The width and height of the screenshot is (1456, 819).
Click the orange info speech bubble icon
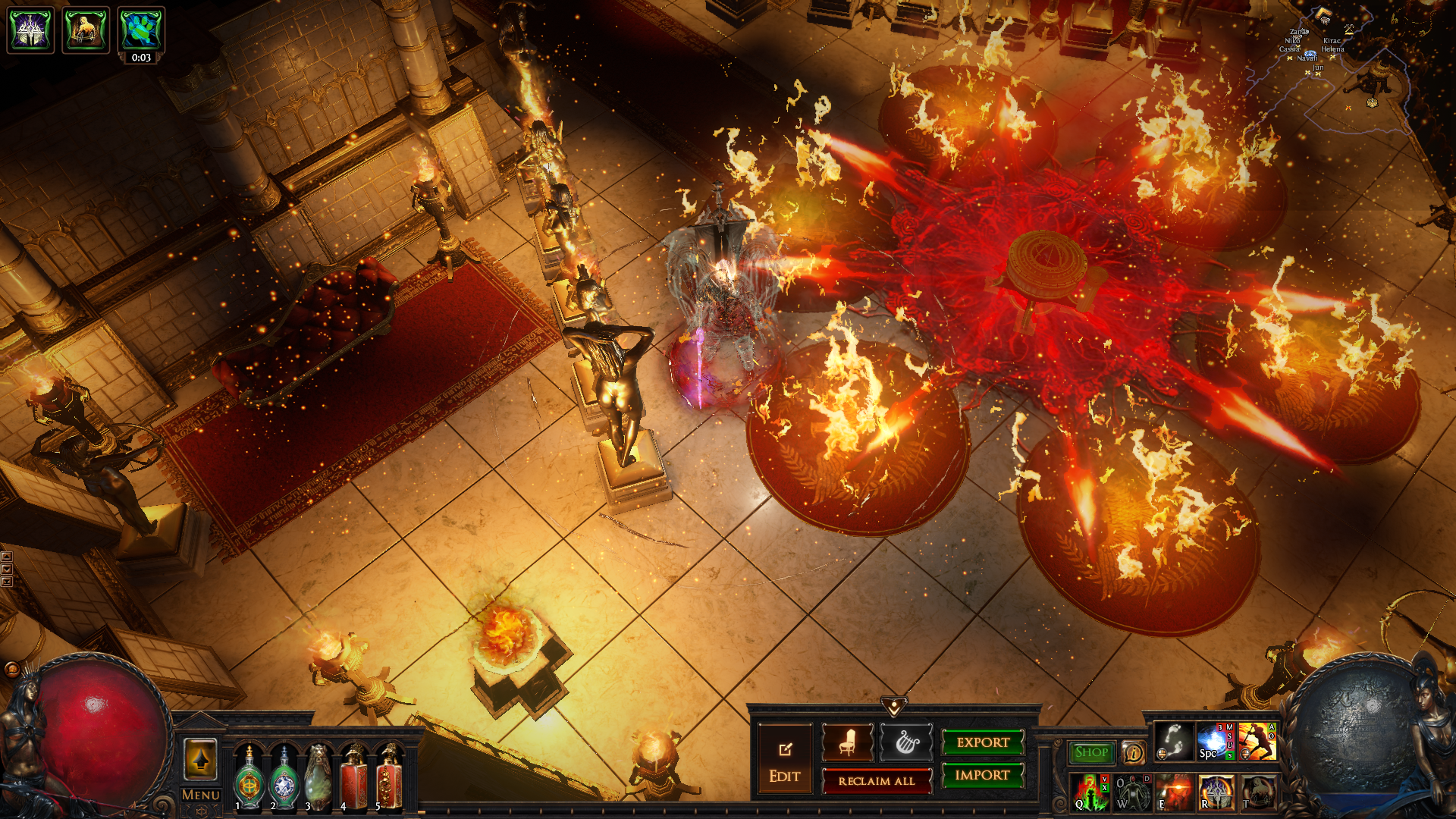pos(1134,752)
